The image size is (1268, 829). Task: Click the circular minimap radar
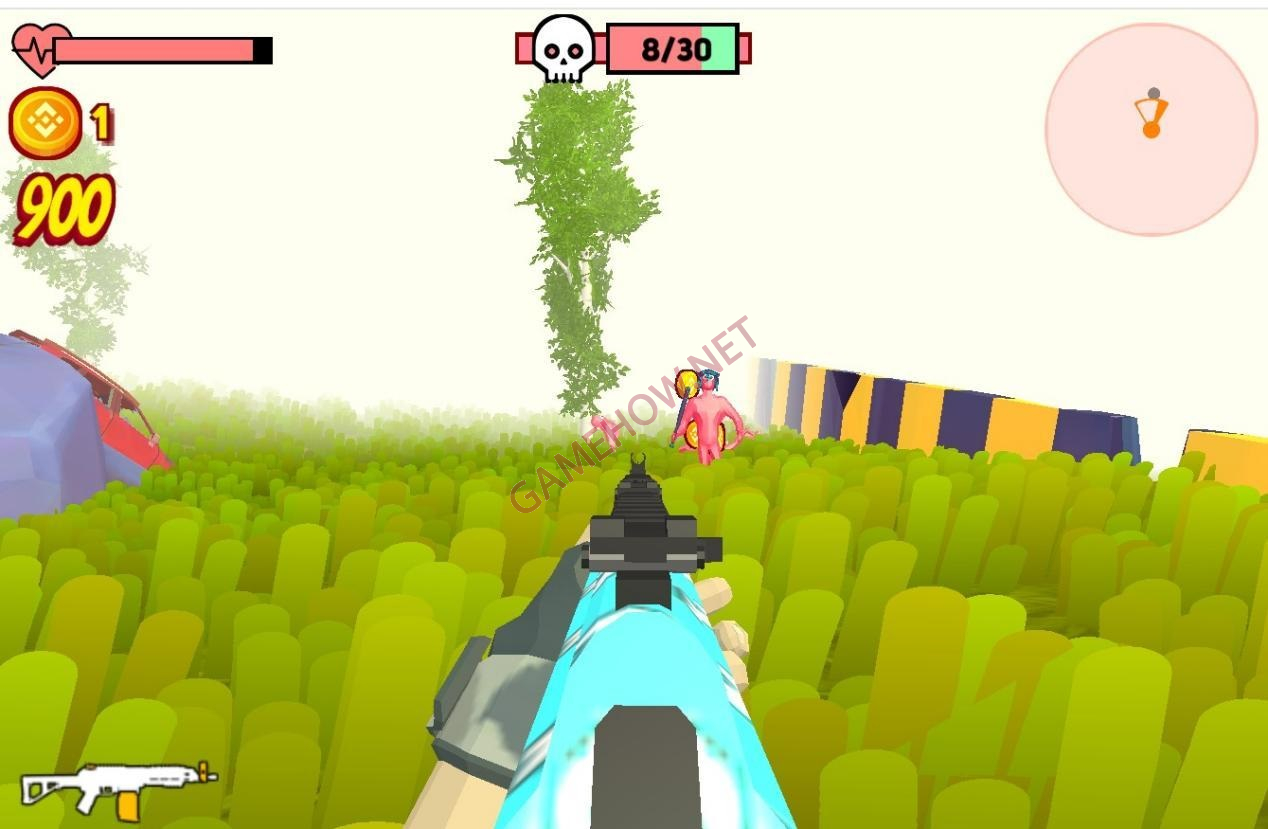tap(1151, 130)
